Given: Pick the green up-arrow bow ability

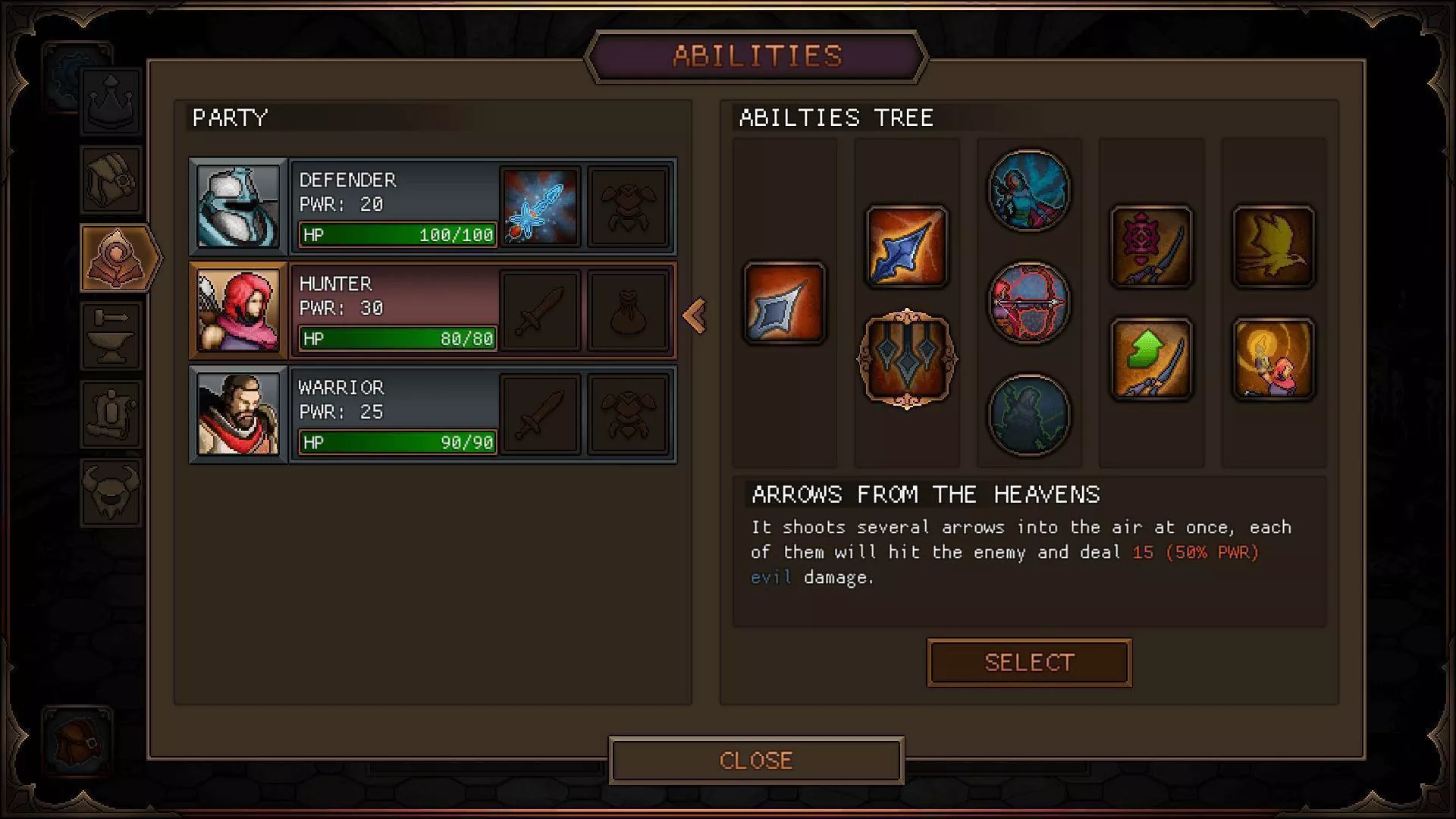Looking at the screenshot, I should (x=1151, y=359).
